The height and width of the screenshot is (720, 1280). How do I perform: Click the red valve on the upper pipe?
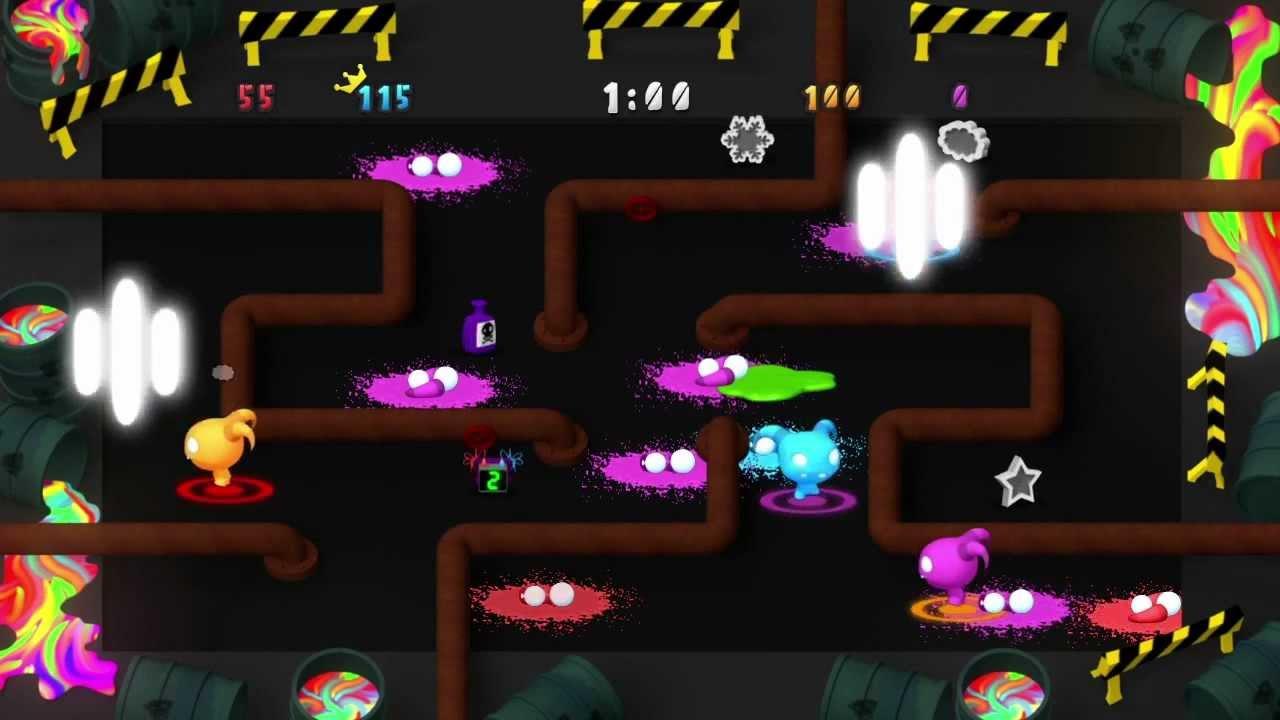click(x=642, y=207)
